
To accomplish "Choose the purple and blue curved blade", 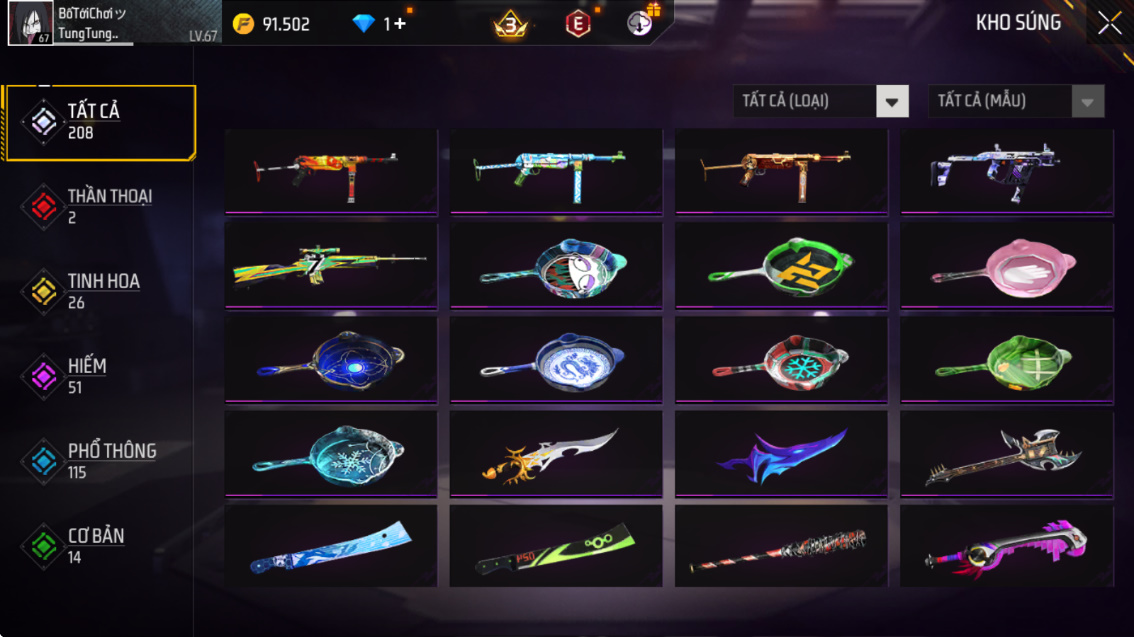I will (x=781, y=454).
